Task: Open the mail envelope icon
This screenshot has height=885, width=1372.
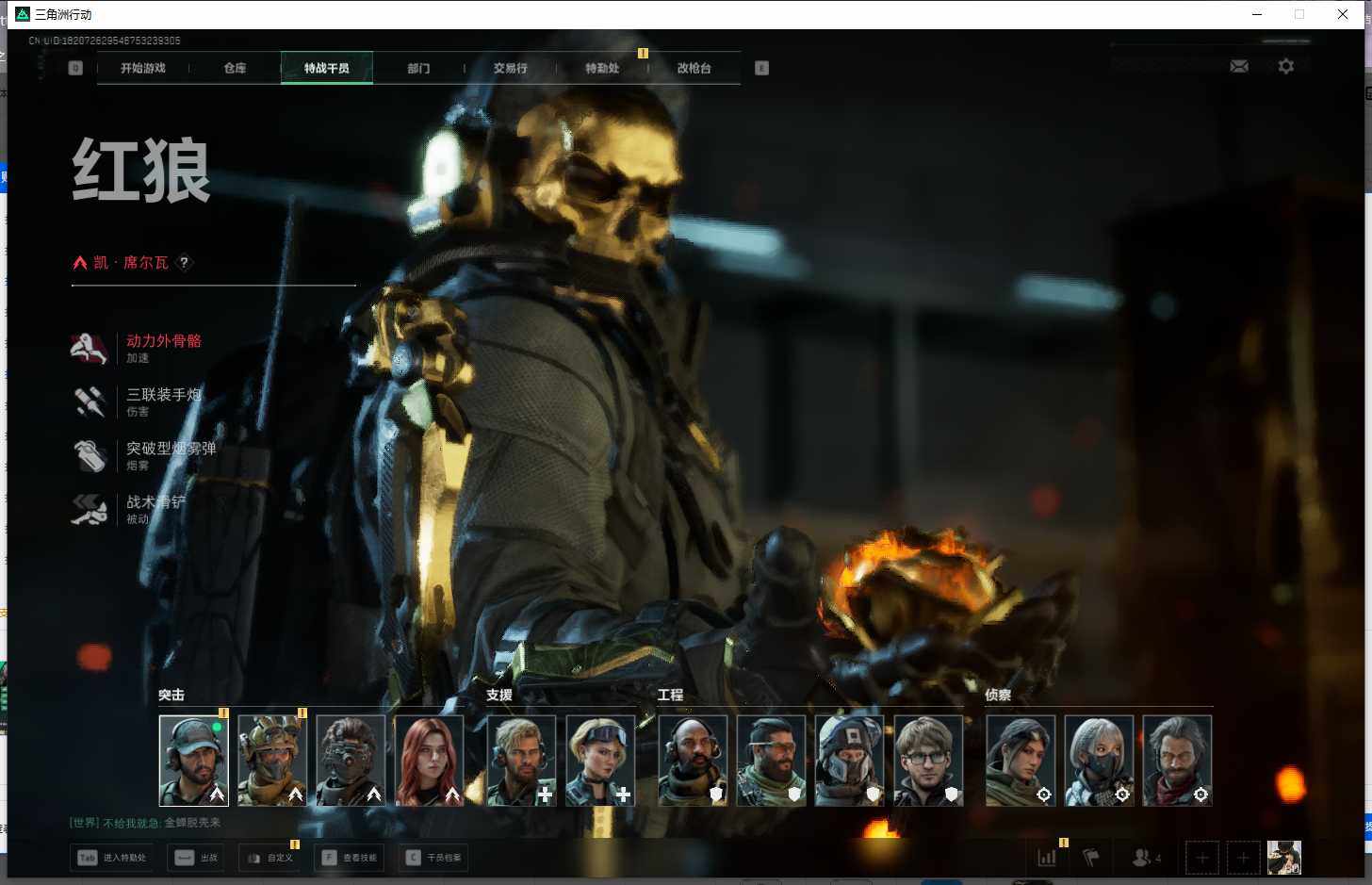Action: click(x=1239, y=66)
